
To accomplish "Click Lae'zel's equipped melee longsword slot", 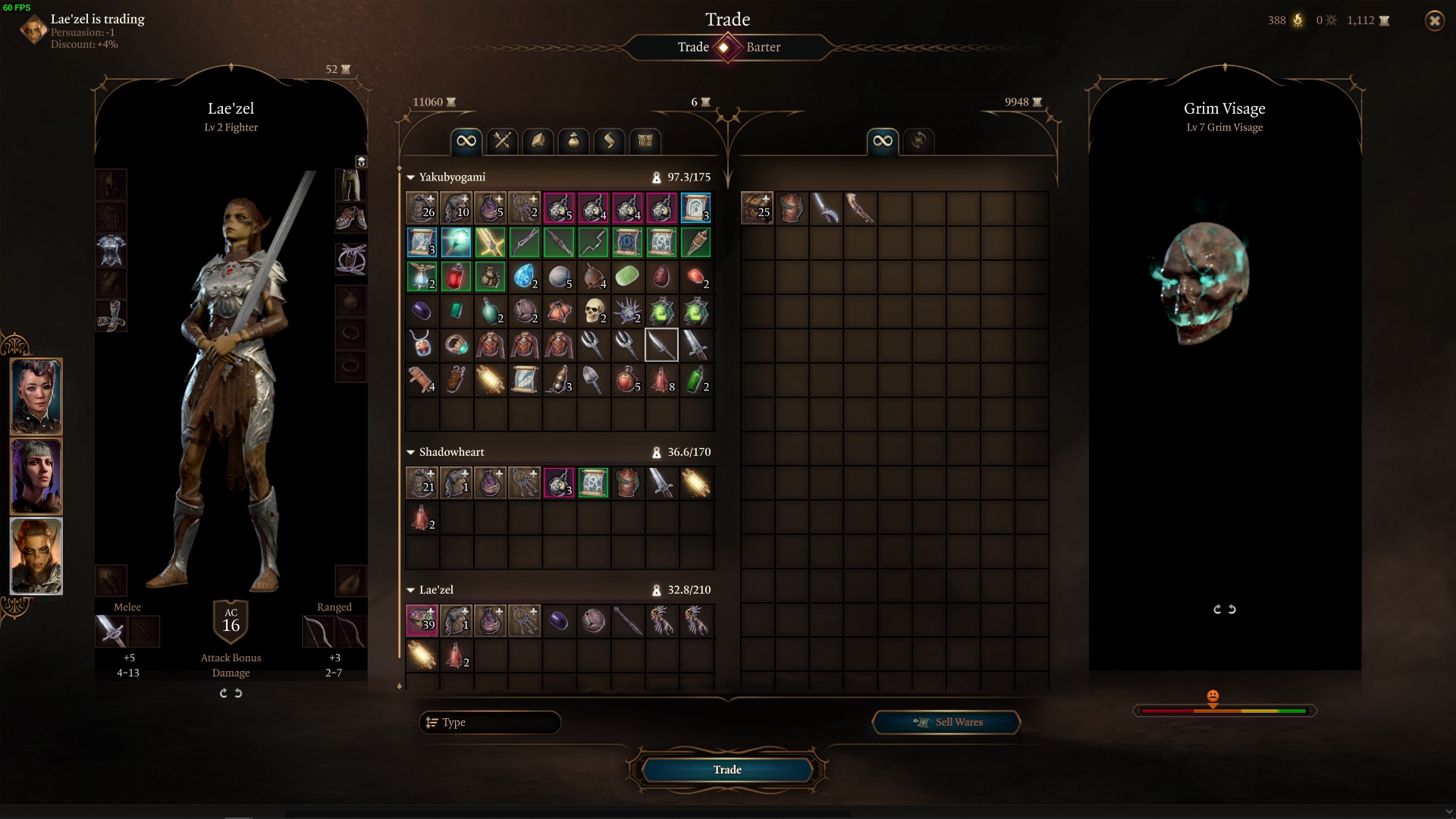I will click(x=111, y=631).
